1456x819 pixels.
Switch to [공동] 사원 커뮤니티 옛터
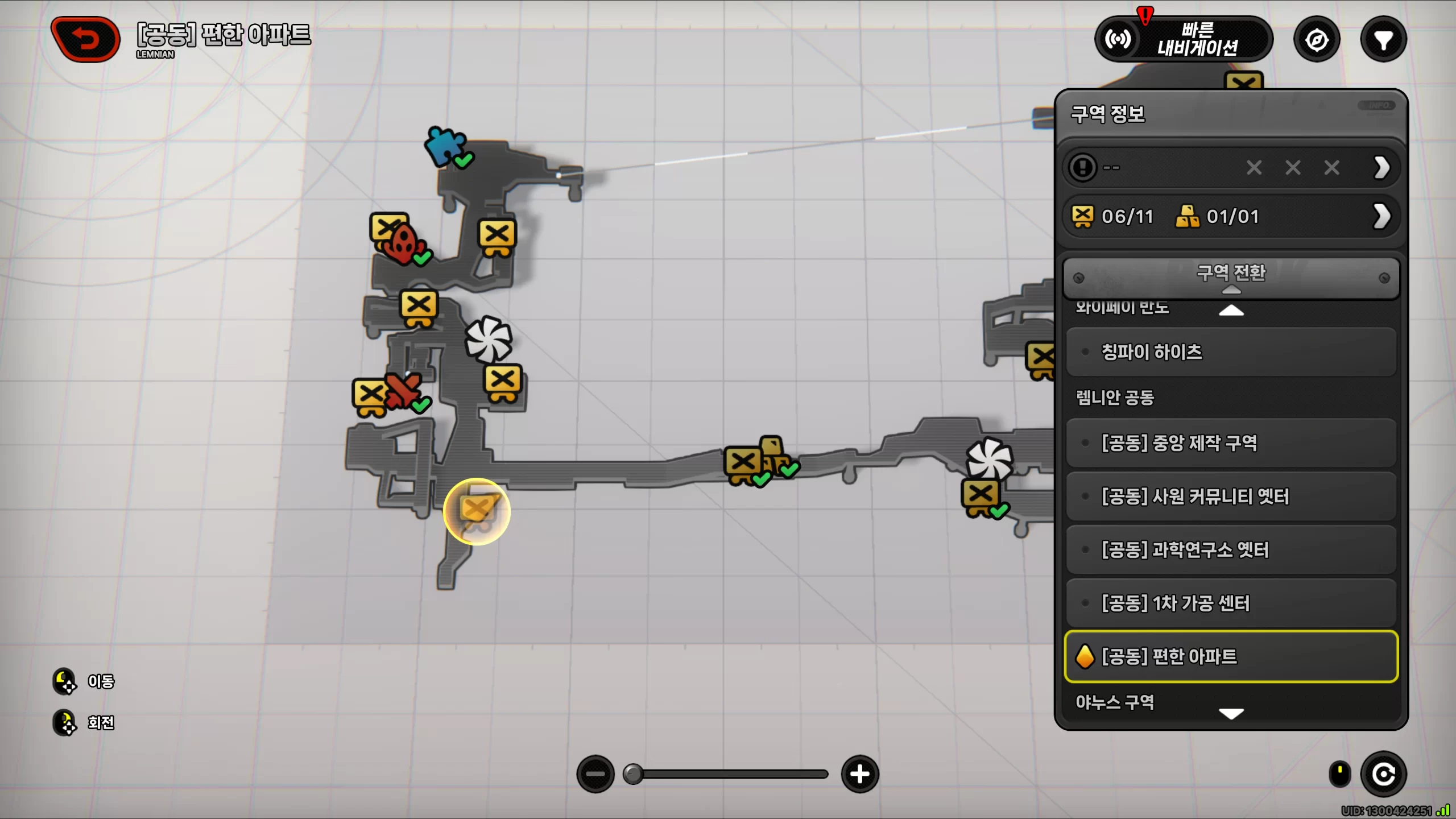[x=1230, y=497]
